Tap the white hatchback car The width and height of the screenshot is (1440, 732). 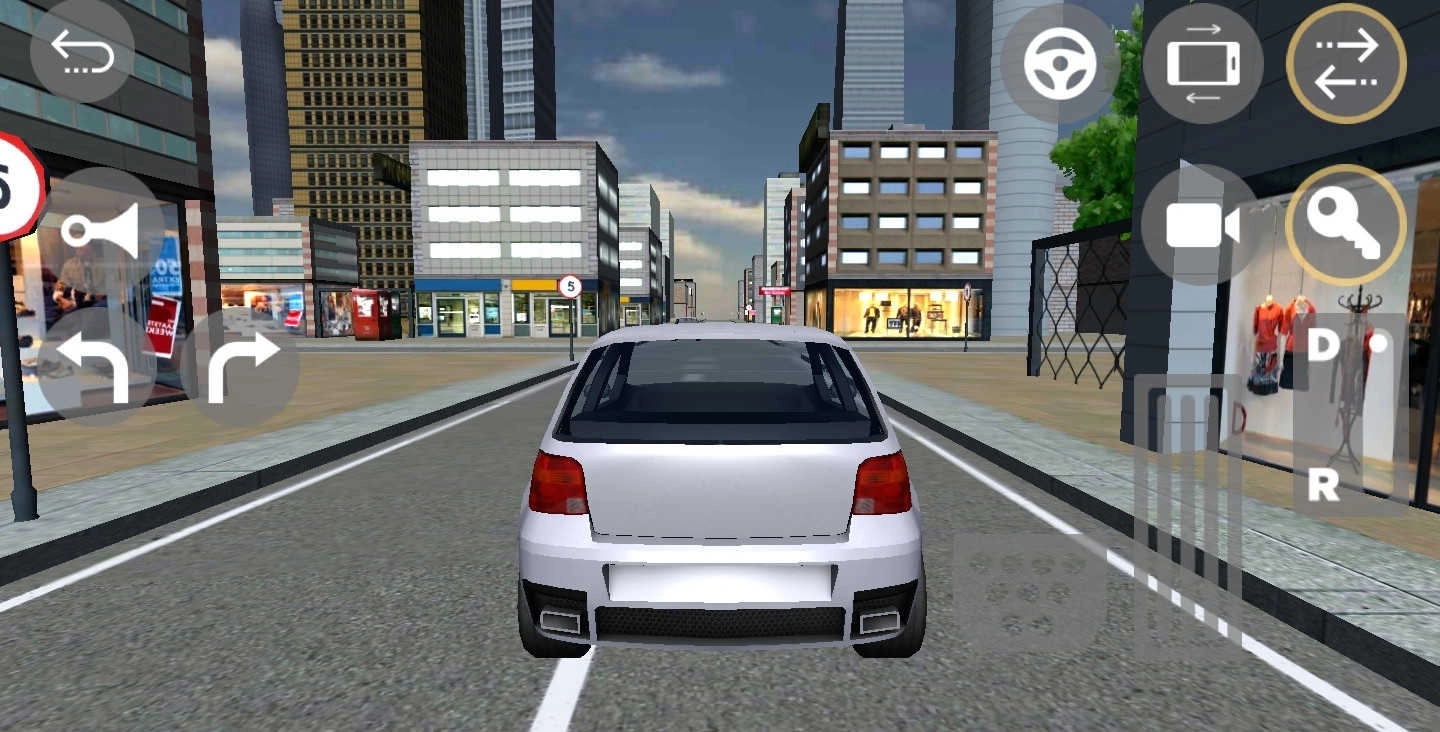720,500
